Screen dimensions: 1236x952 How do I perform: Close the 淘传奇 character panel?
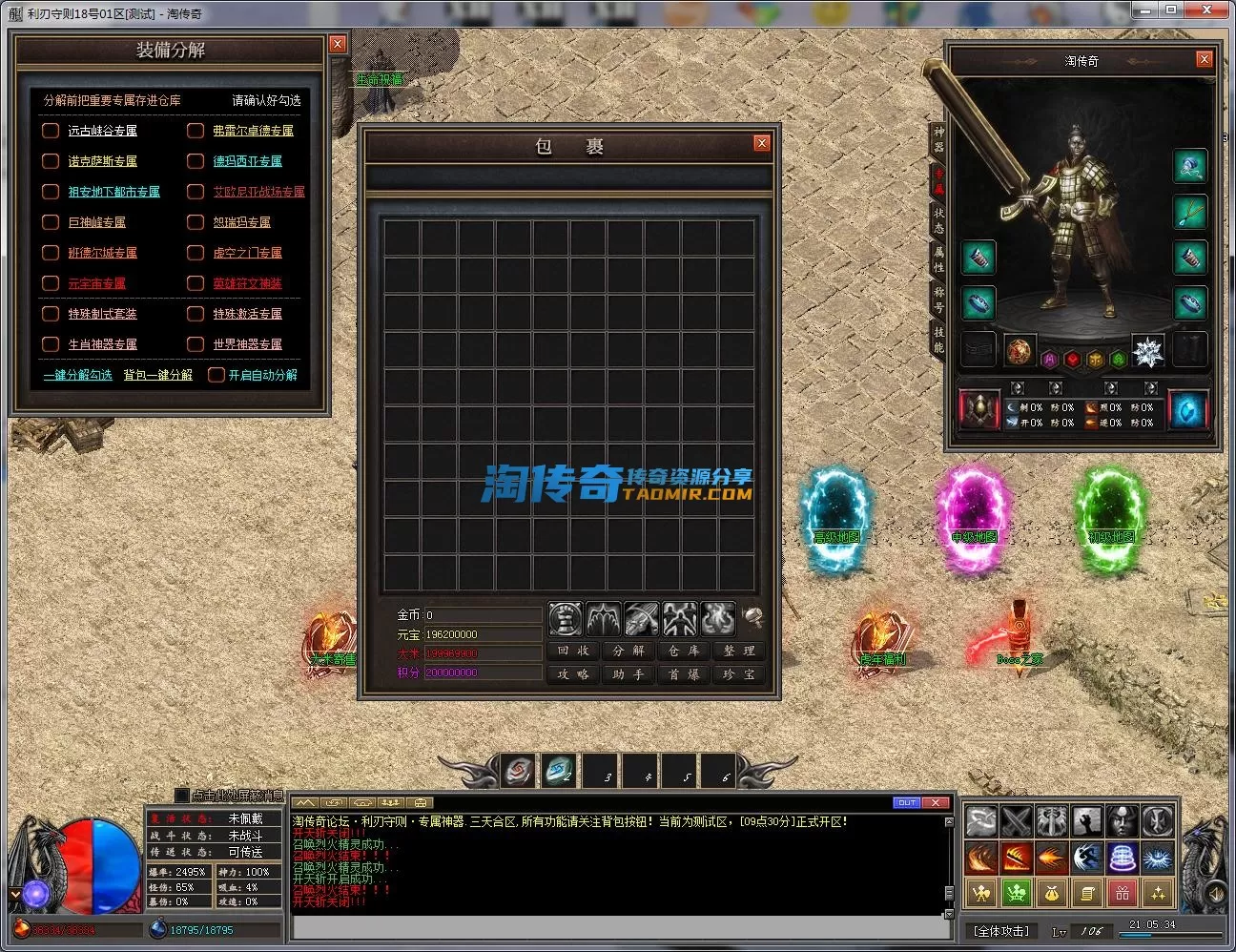coord(1204,59)
